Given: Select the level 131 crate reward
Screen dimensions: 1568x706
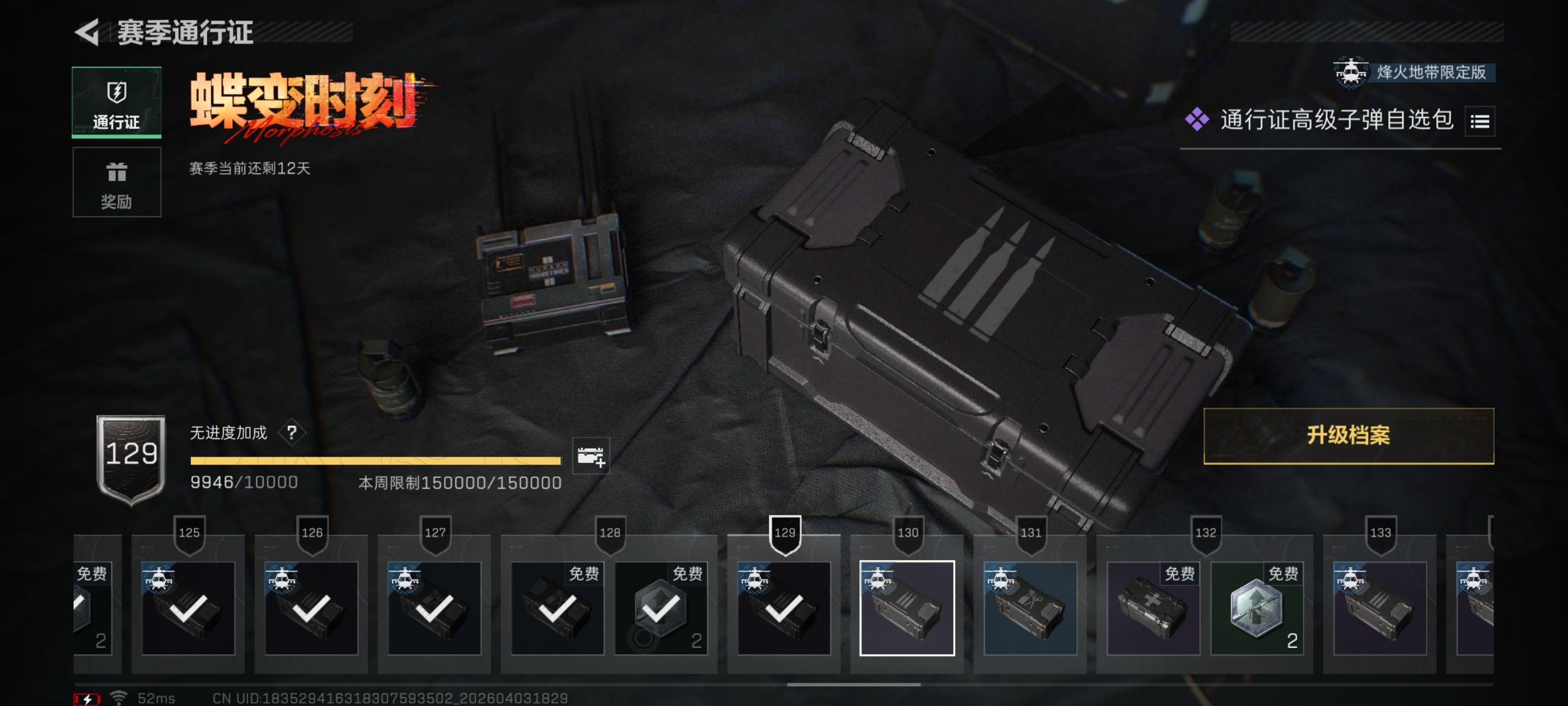Looking at the screenshot, I should (x=1030, y=607).
